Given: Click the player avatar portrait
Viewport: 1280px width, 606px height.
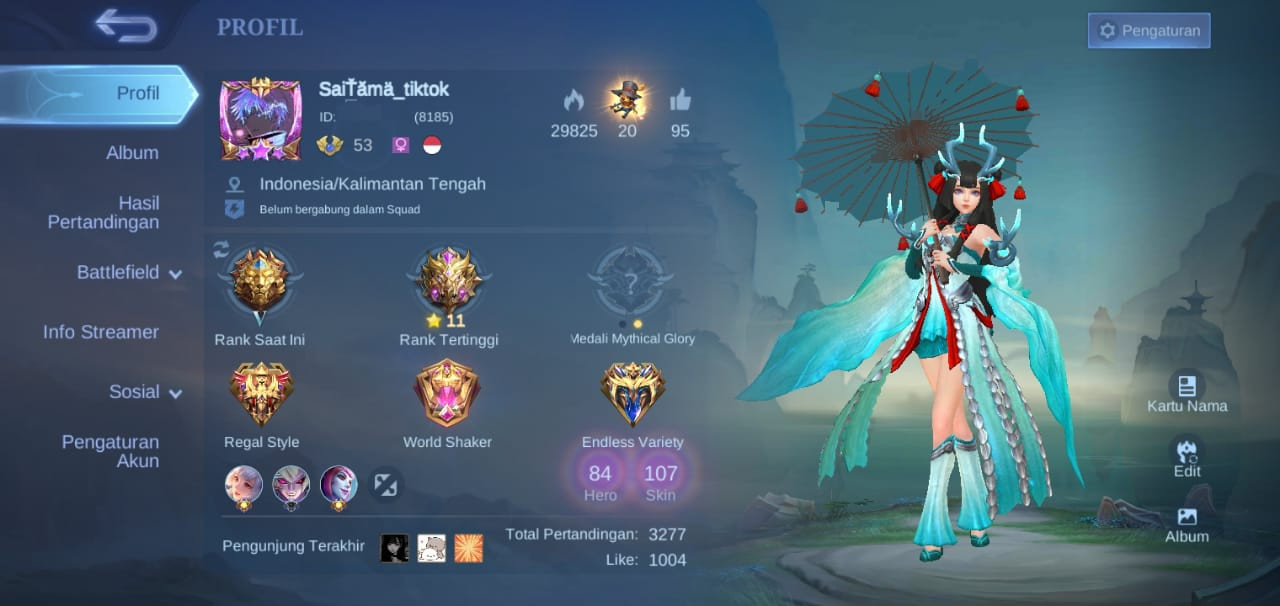Looking at the screenshot, I should point(260,118).
